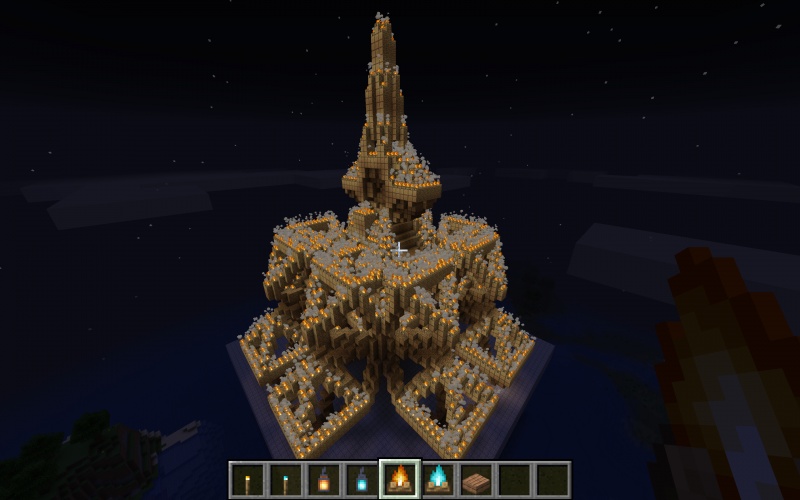This screenshot has width=800, height=500.
Task: Select the soul torch hotbar slot
Action: [286, 480]
